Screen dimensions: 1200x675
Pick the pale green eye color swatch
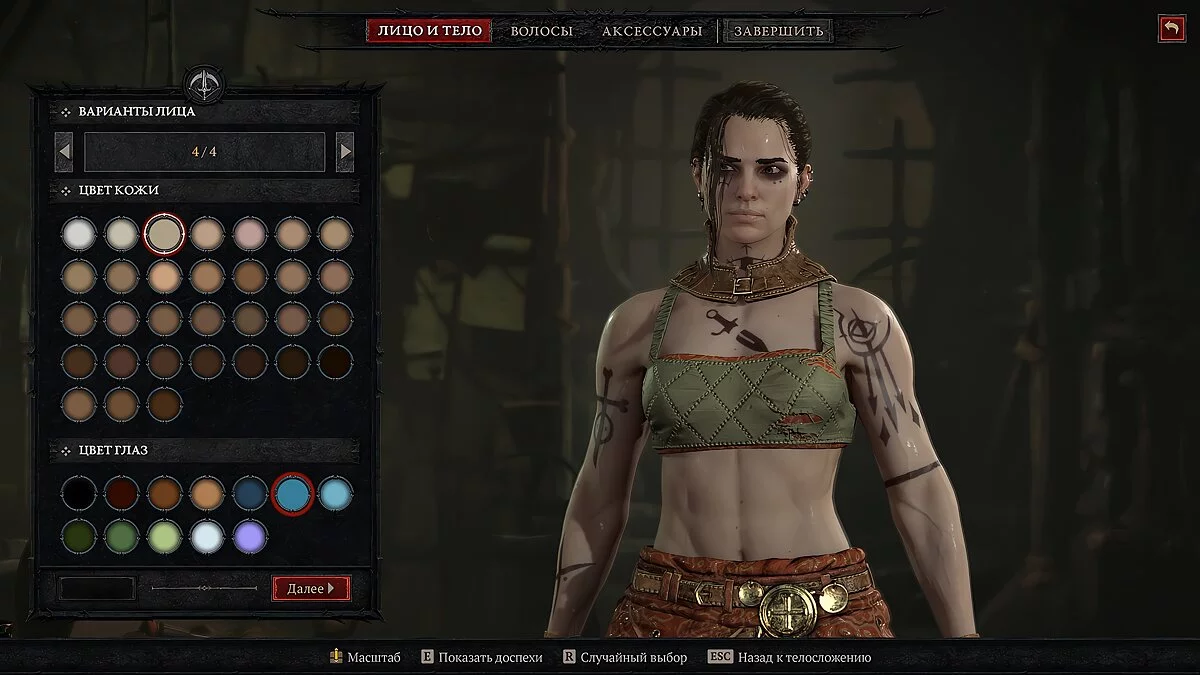tap(165, 535)
